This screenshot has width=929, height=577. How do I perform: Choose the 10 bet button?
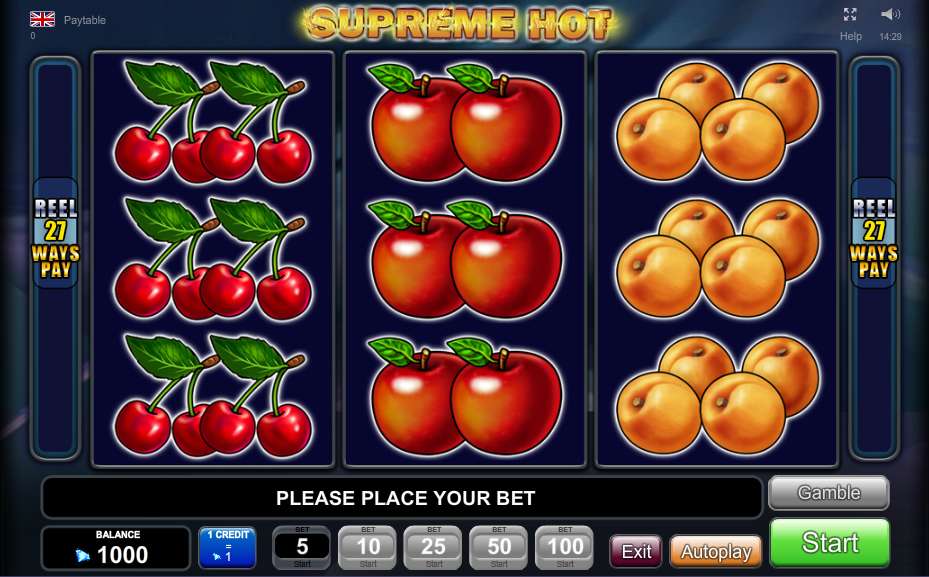pos(368,548)
